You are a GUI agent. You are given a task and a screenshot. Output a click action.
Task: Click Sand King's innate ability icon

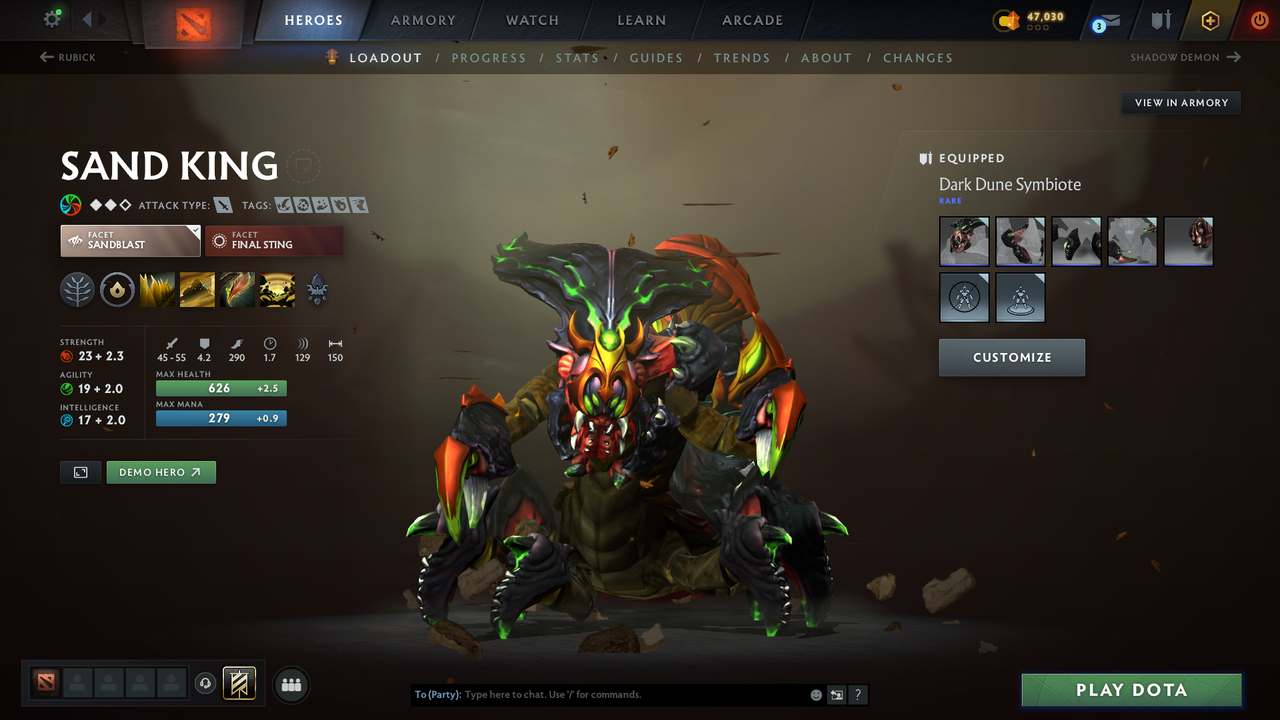click(77, 290)
